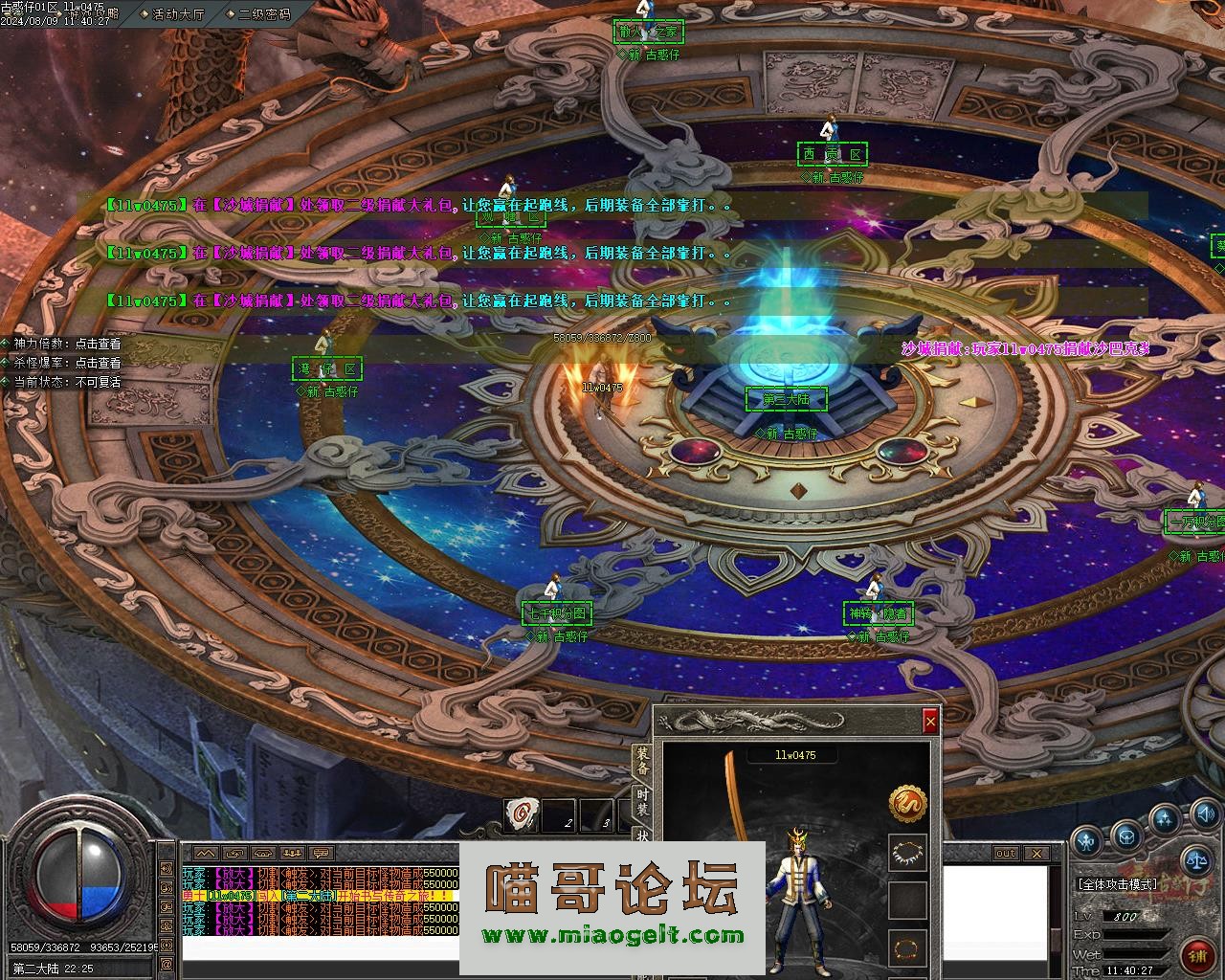This screenshot has width=1225, height=980.
Task: Click the gold dragon medallion slot
Action: coord(907,804)
